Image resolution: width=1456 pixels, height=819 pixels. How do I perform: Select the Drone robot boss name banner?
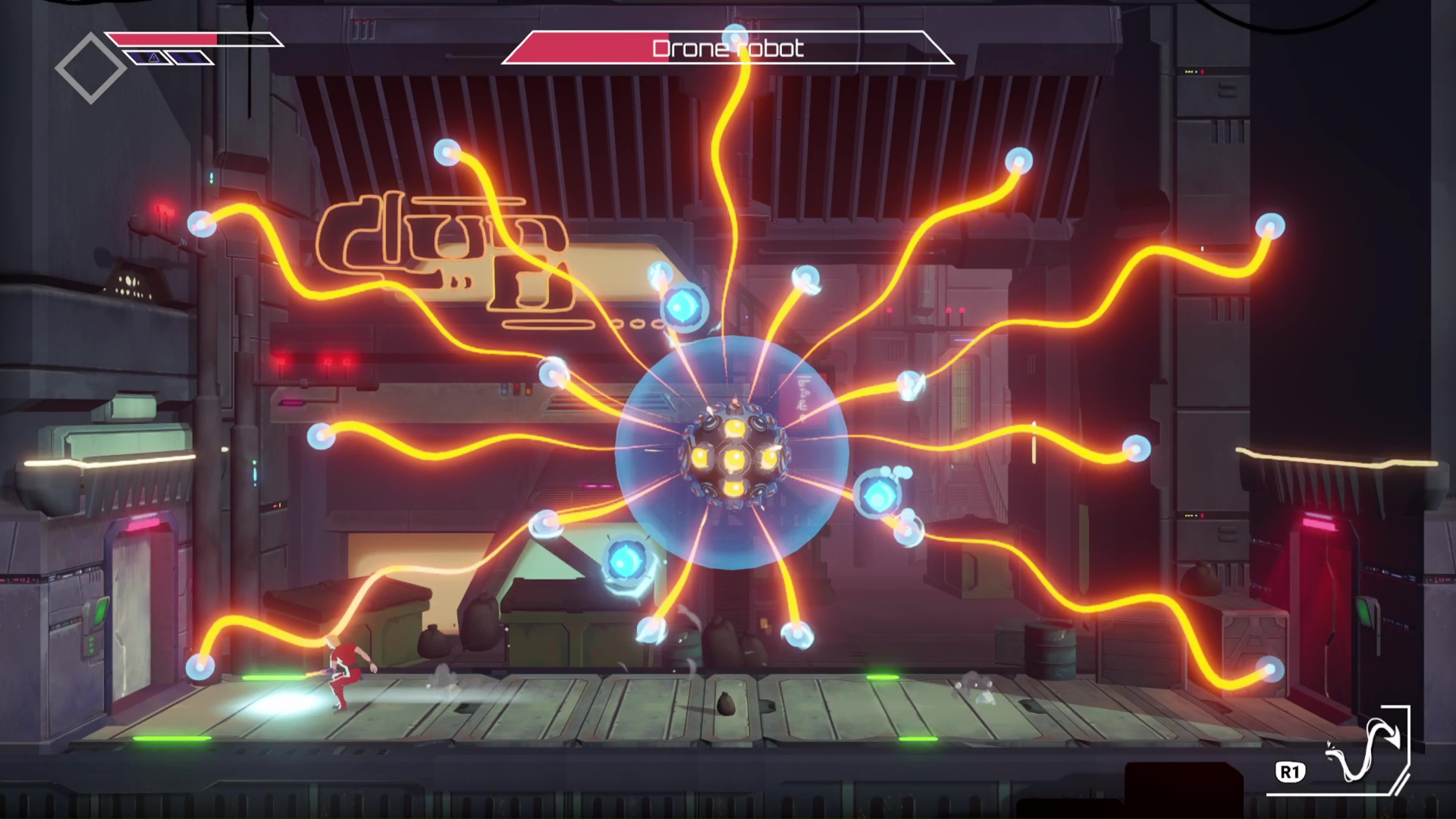pyautogui.click(x=728, y=48)
